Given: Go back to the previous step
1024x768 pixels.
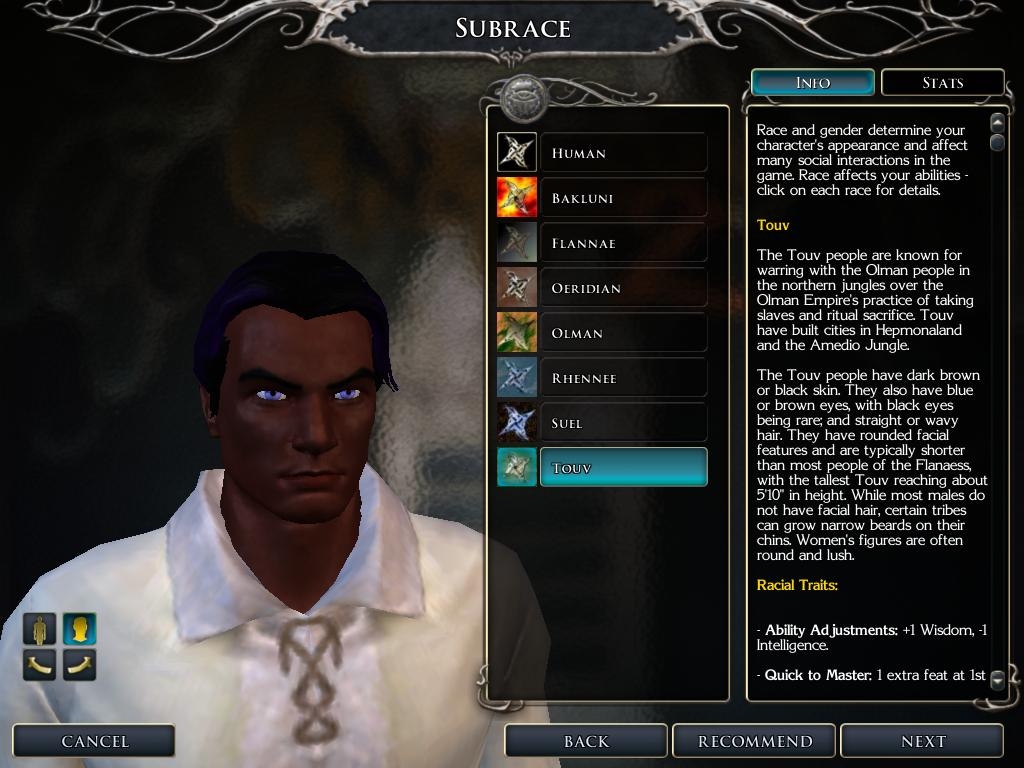Looking at the screenshot, I should pyautogui.click(x=586, y=741).
